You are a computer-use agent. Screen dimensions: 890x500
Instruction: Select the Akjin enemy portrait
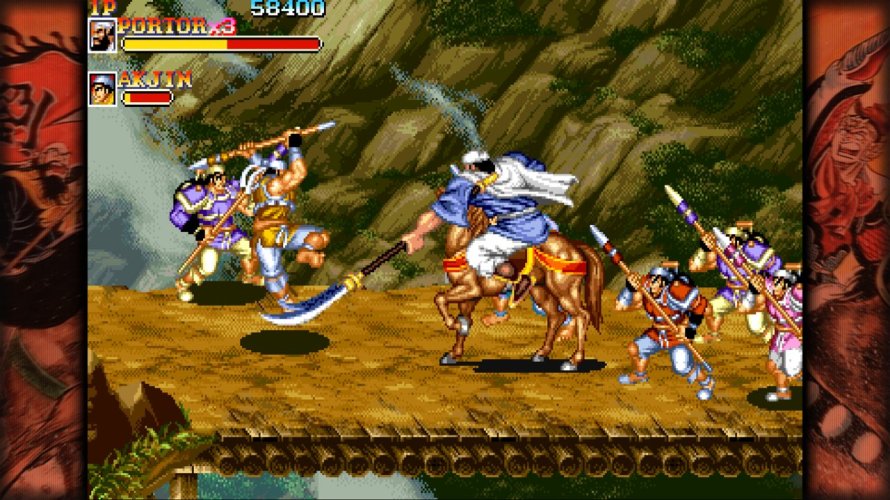pos(102,89)
